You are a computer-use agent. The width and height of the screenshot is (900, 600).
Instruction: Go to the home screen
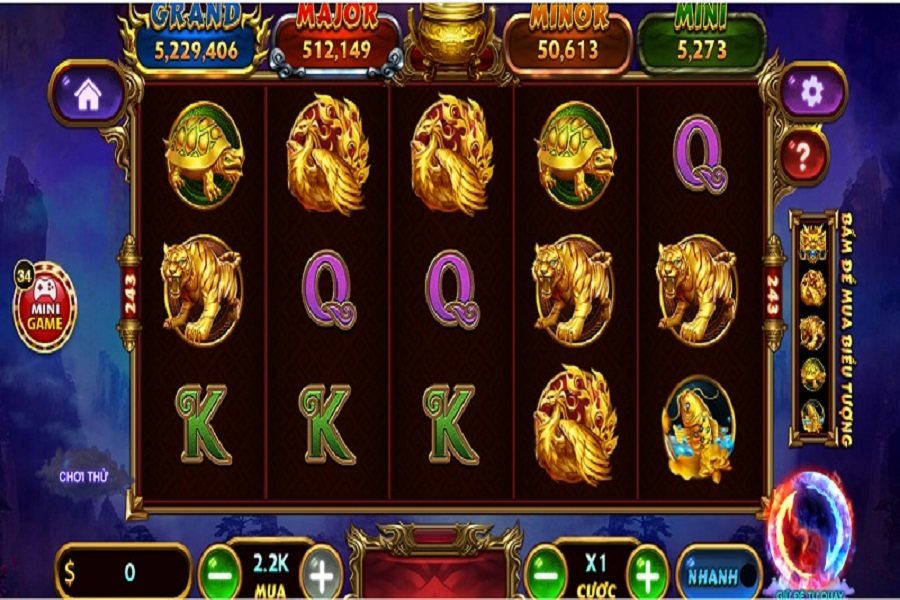[88, 94]
